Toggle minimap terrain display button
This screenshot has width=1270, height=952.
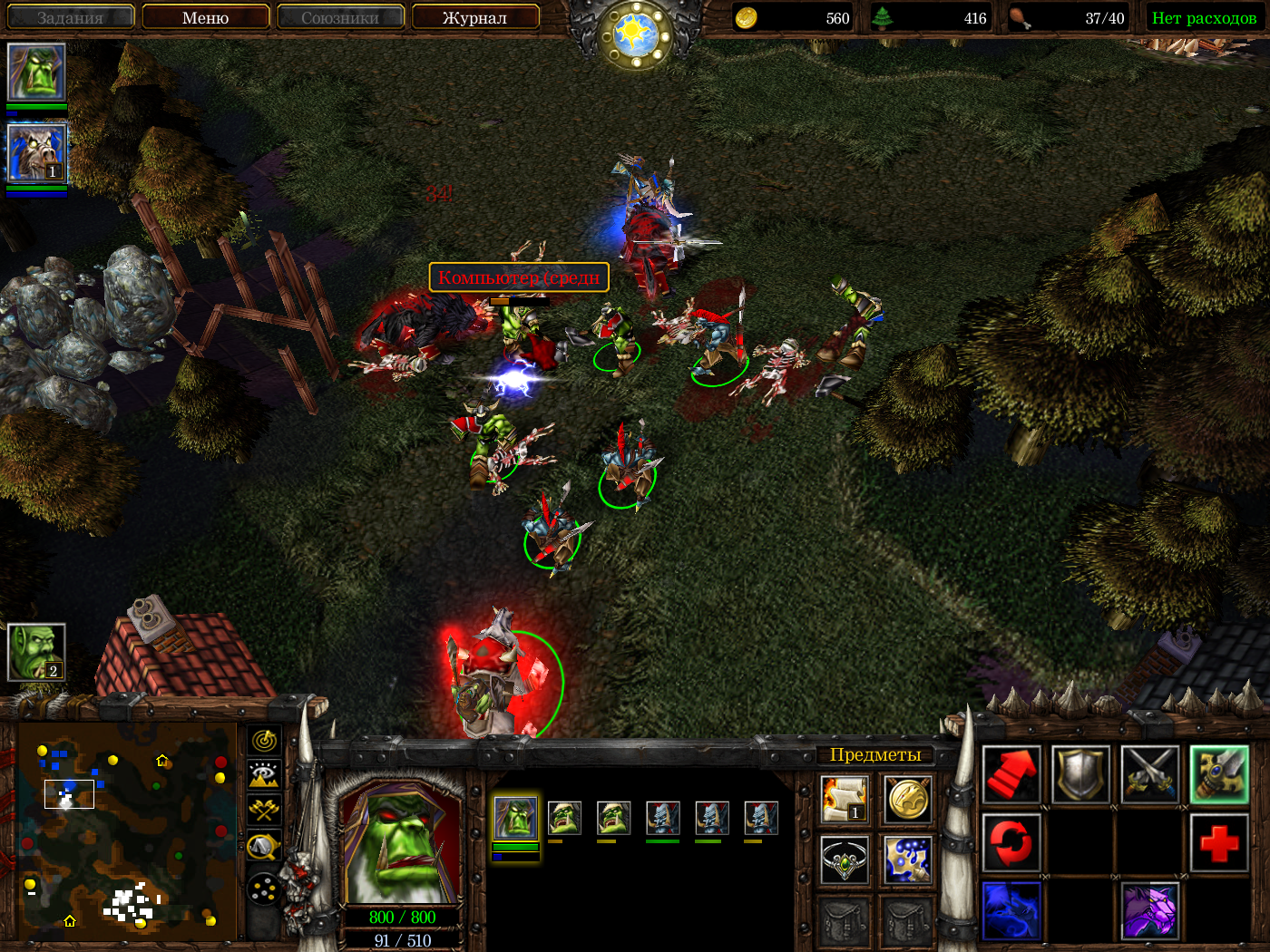point(264,775)
